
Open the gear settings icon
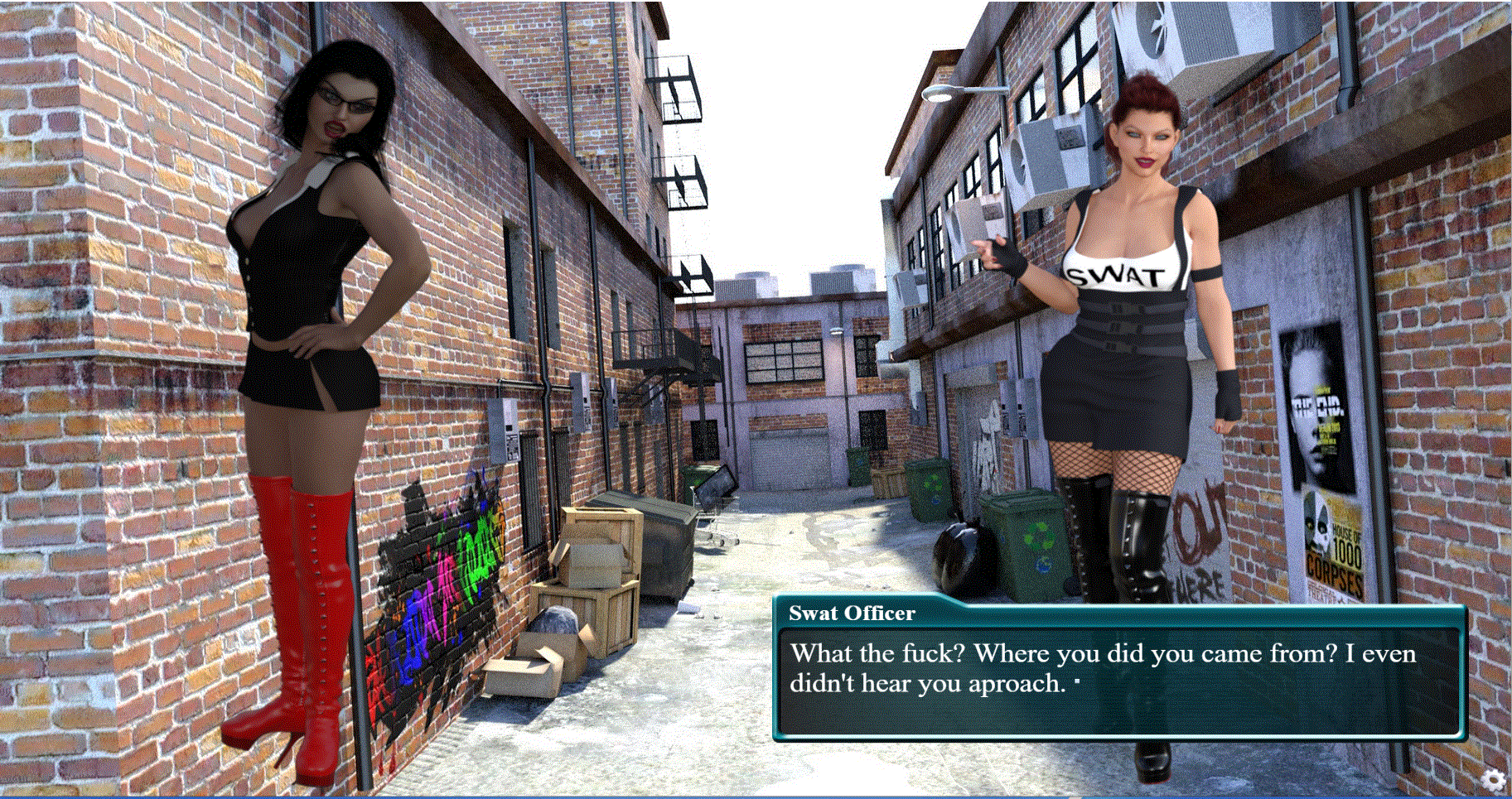point(1493,779)
